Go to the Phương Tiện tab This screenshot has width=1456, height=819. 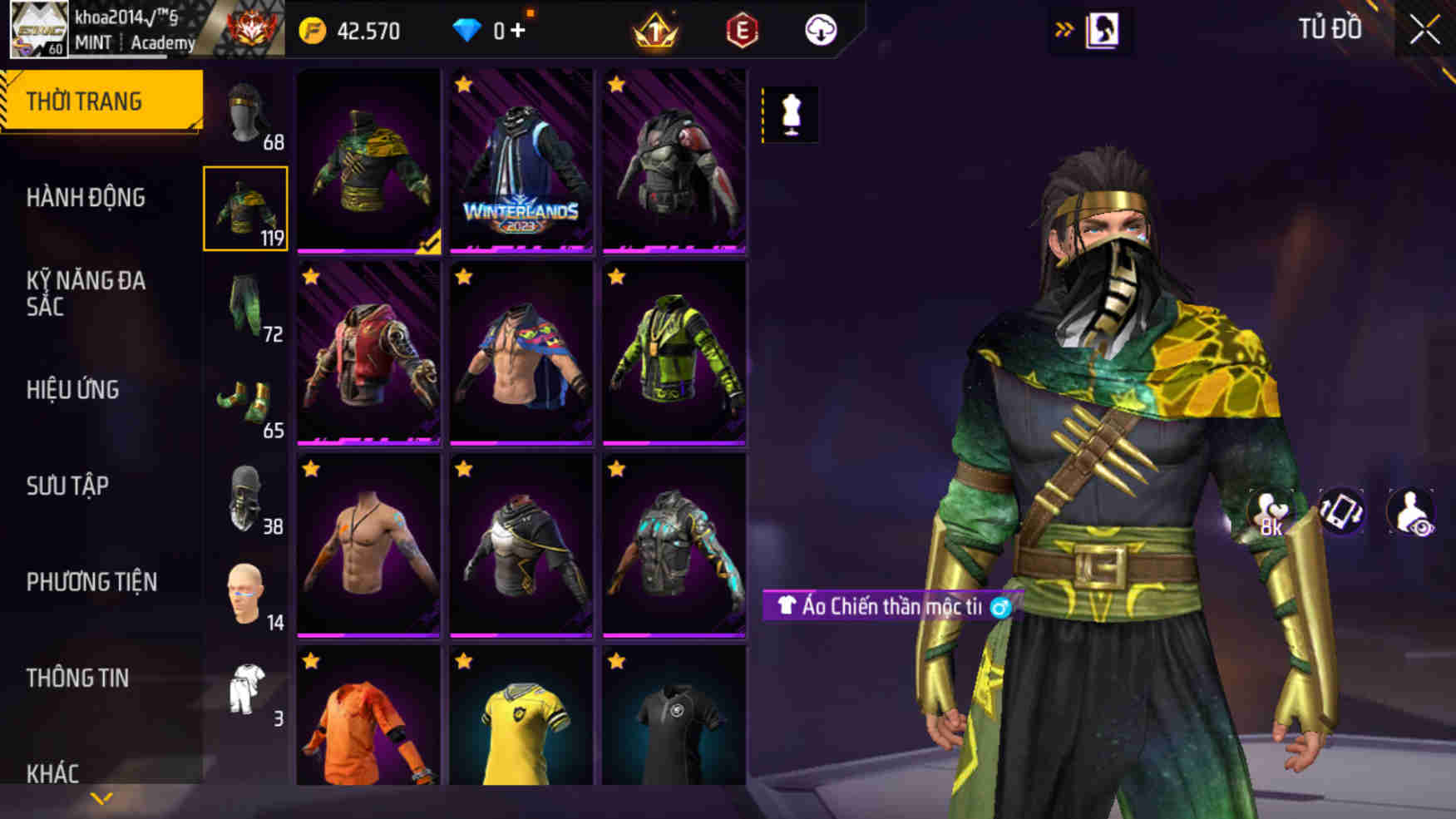pos(91,582)
